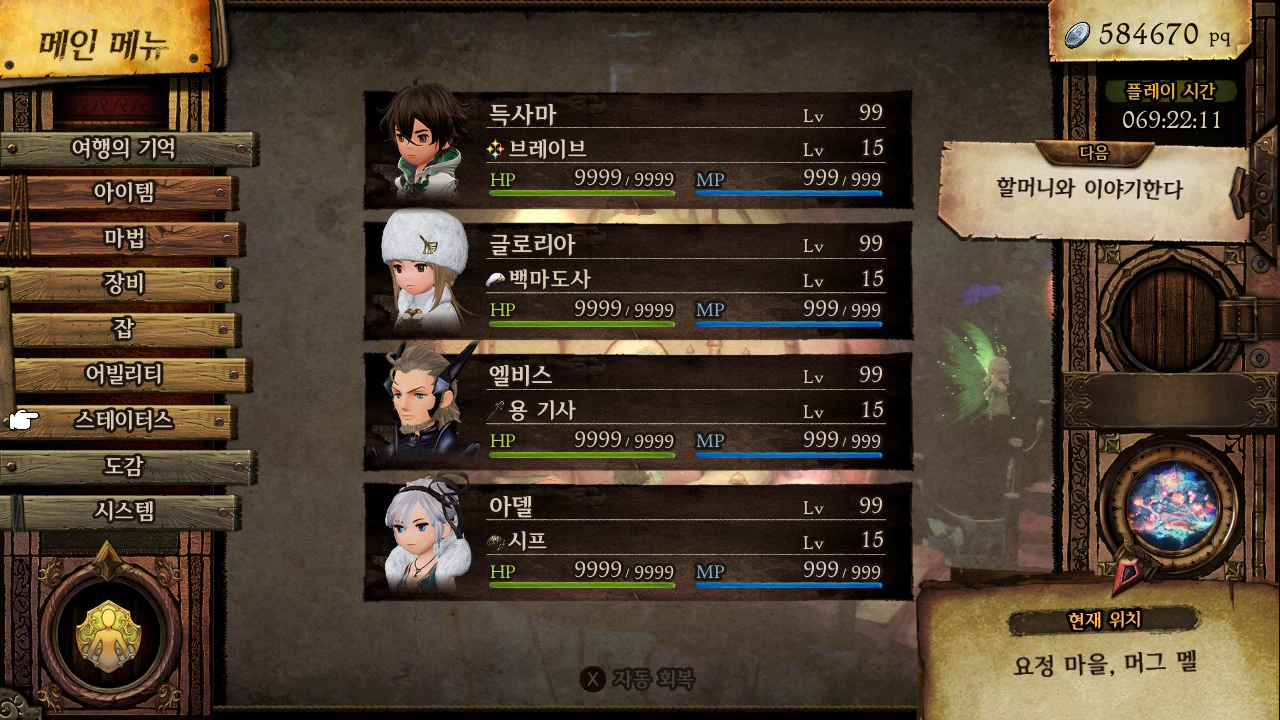This screenshot has width=1280, height=720.
Task: Open the 어빌리티 menu
Action: pos(124,375)
